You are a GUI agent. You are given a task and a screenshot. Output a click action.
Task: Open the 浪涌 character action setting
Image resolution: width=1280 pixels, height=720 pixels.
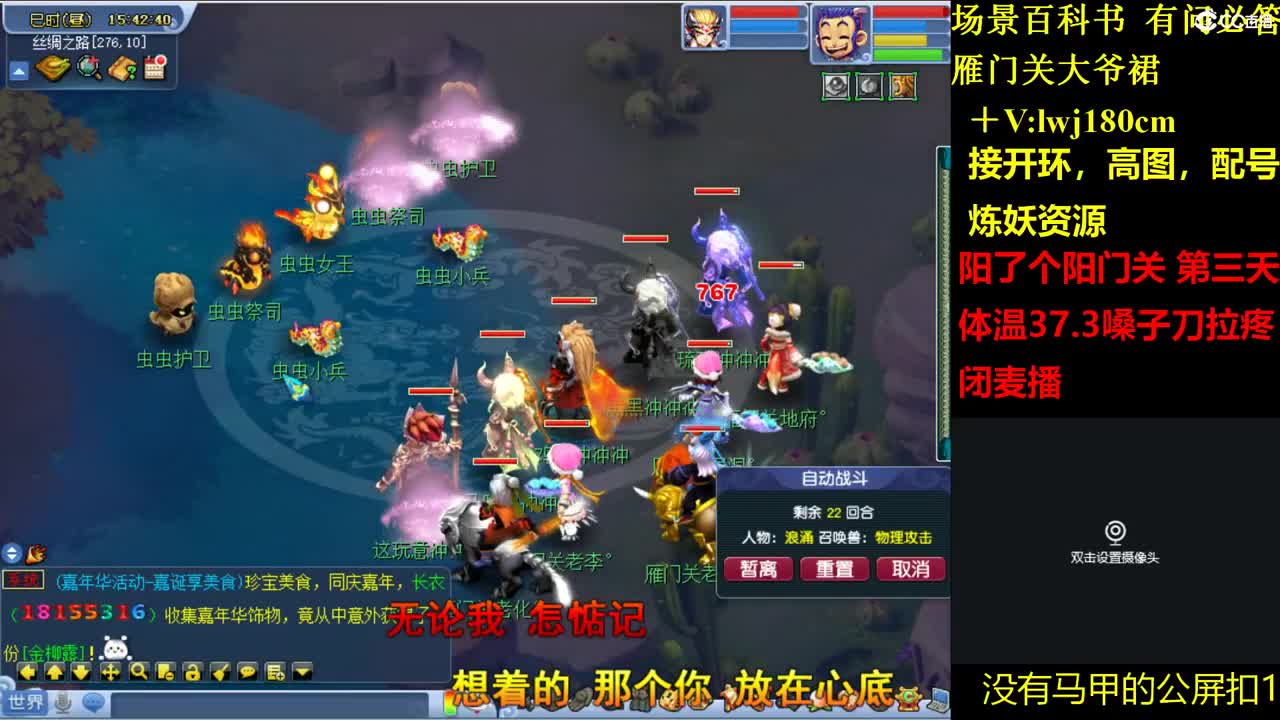point(800,537)
